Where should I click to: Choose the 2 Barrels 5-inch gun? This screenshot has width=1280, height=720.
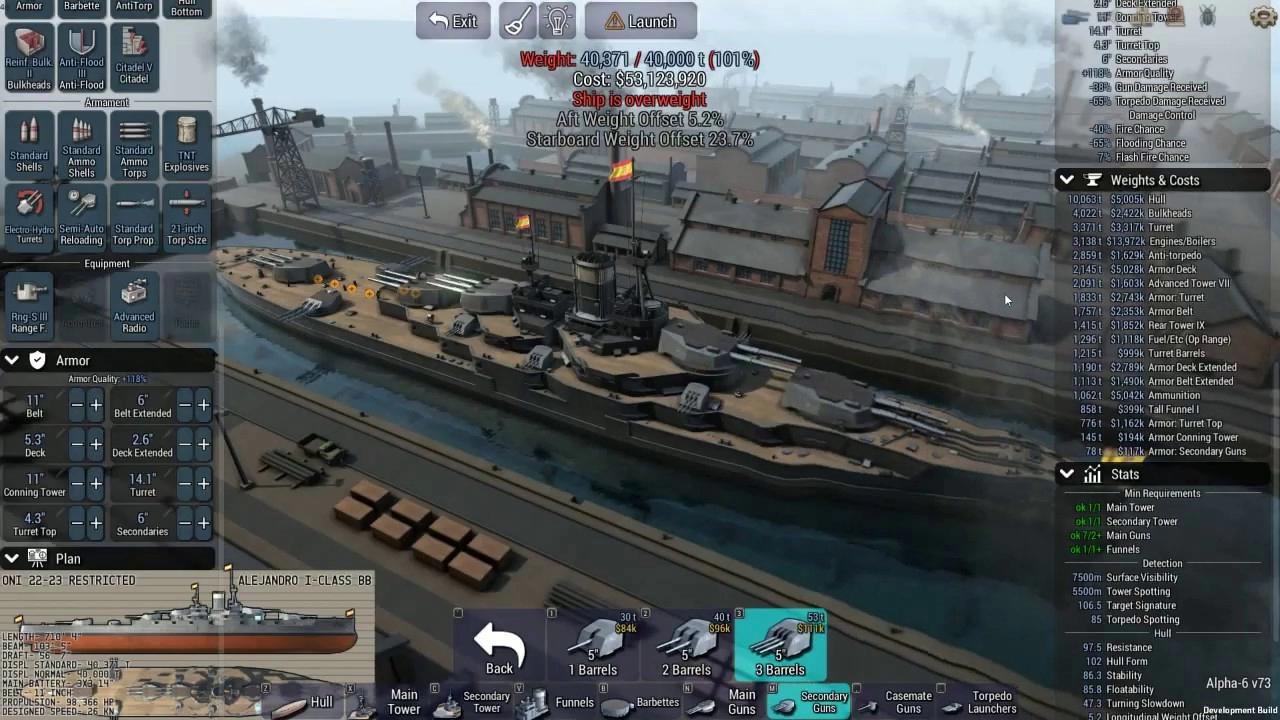(x=686, y=647)
